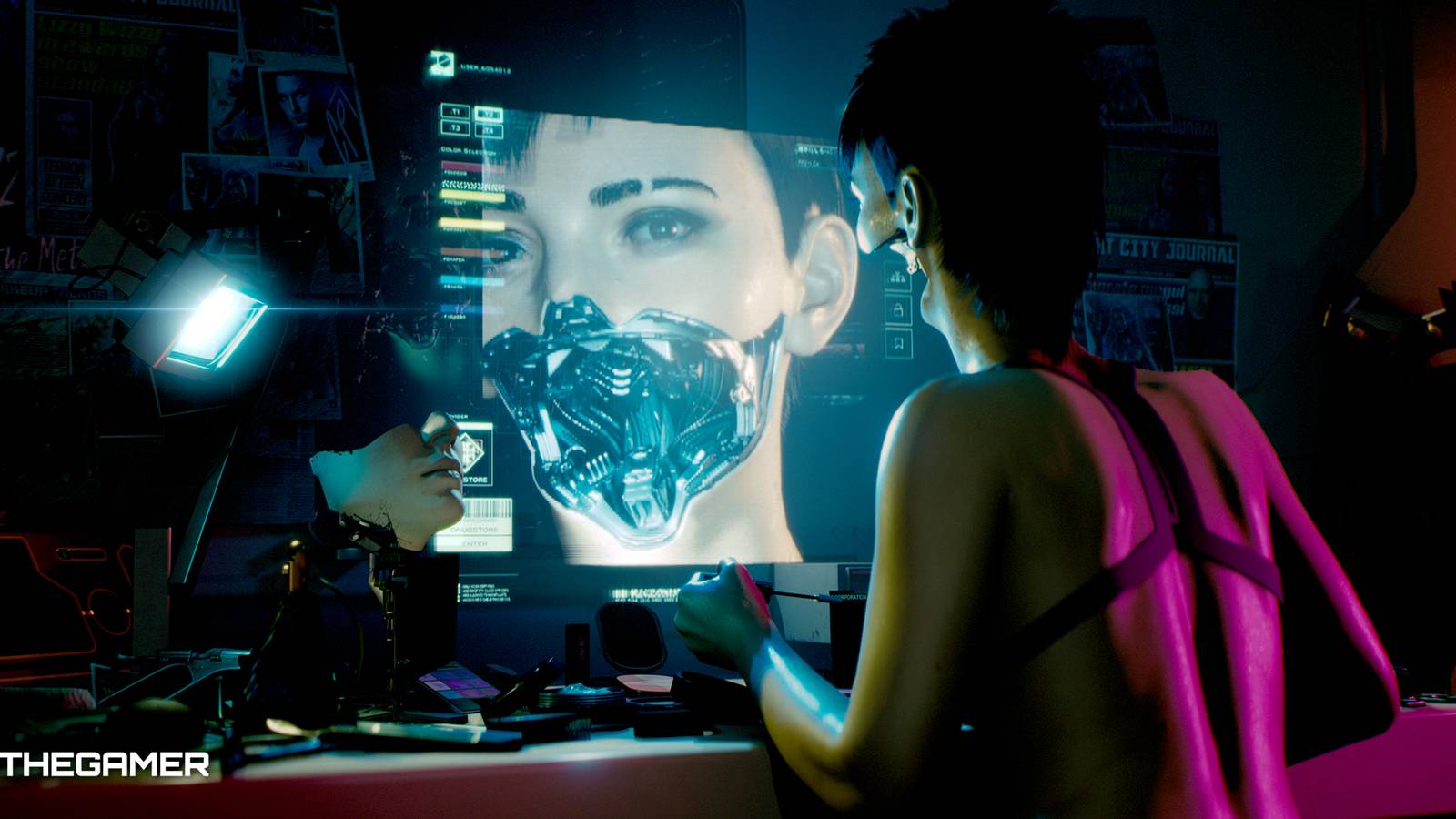Switch to the T2 tab
Viewport: 1456px width, 819px height.
490,113
